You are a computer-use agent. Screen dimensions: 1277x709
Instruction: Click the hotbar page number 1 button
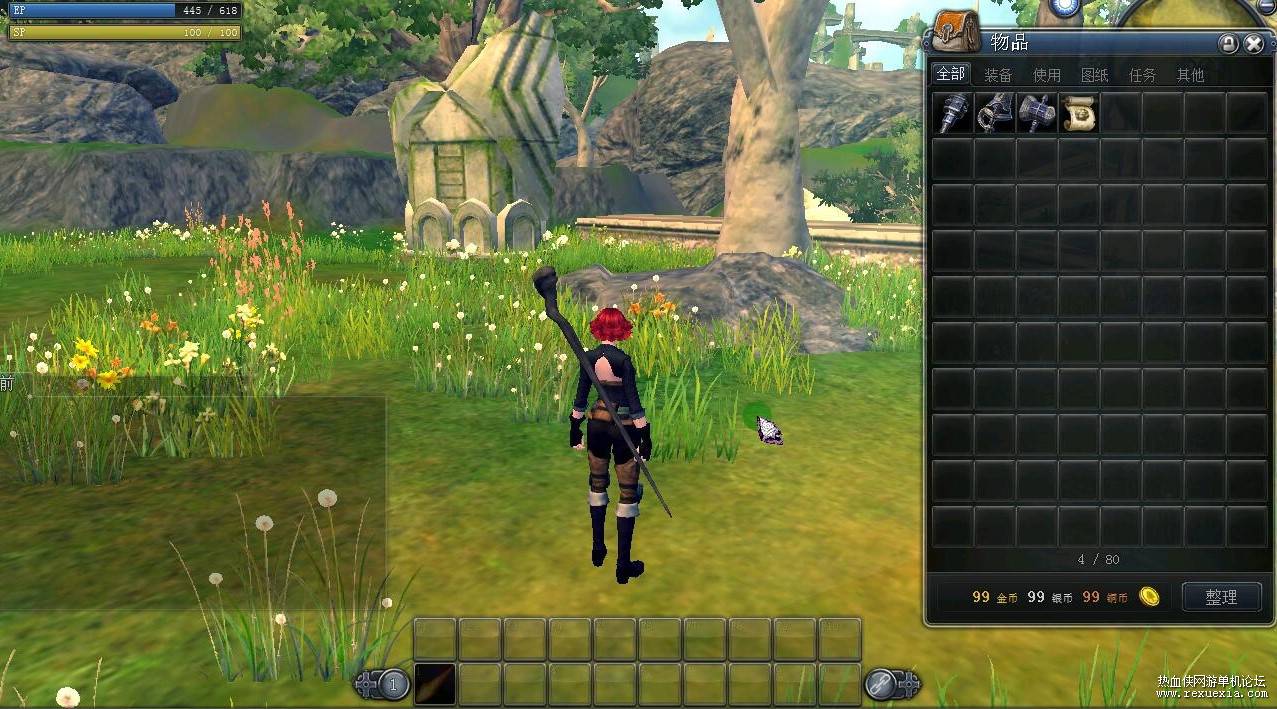(x=394, y=684)
